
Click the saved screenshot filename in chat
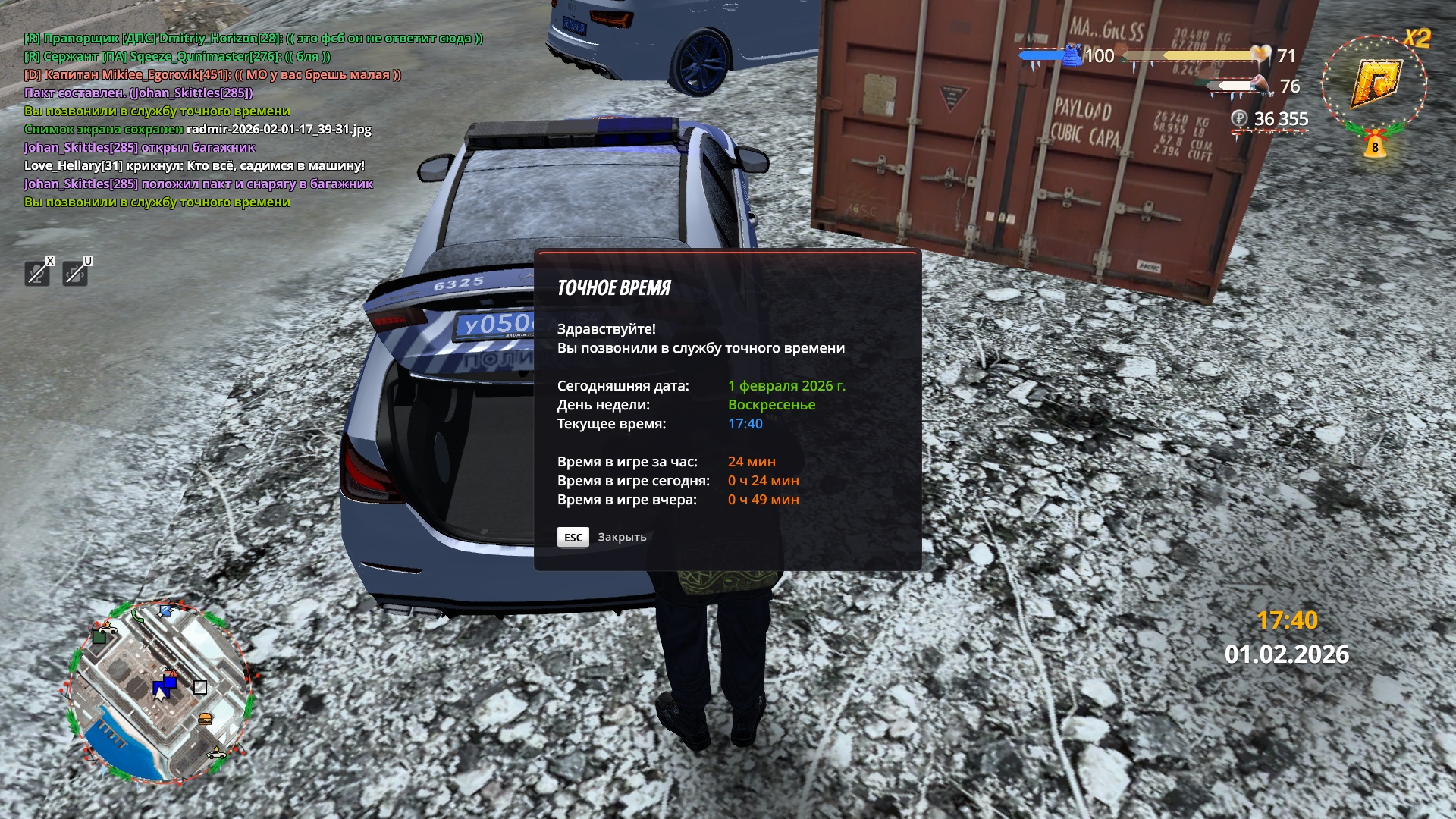pos(279,130)
